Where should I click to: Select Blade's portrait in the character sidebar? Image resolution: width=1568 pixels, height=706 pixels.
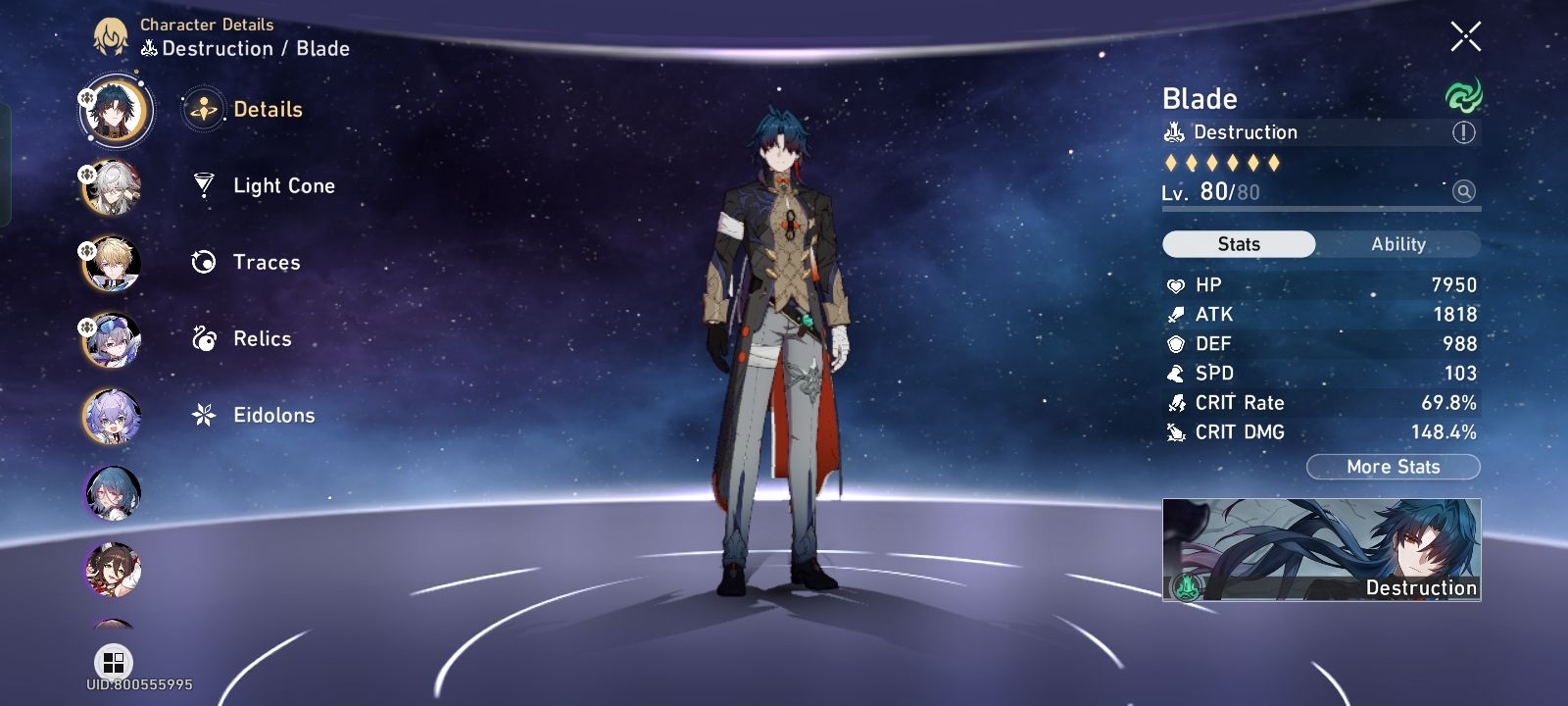[116, 111]
